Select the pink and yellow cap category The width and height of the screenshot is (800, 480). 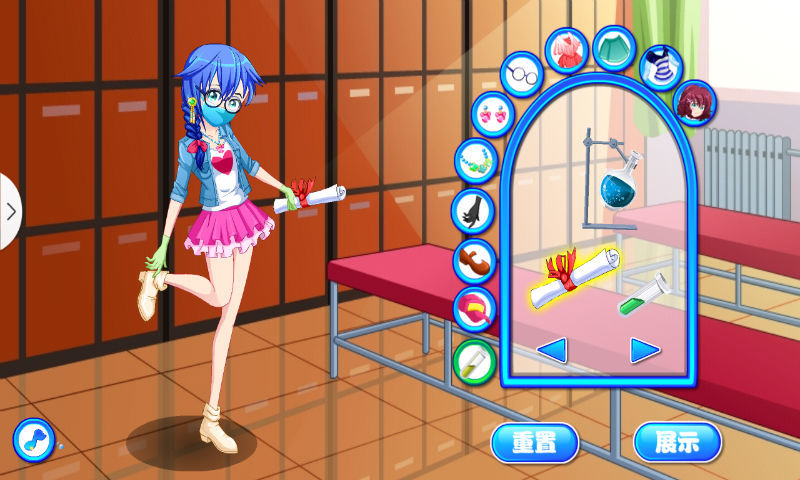pyautogui.click(x=474, y=308)
